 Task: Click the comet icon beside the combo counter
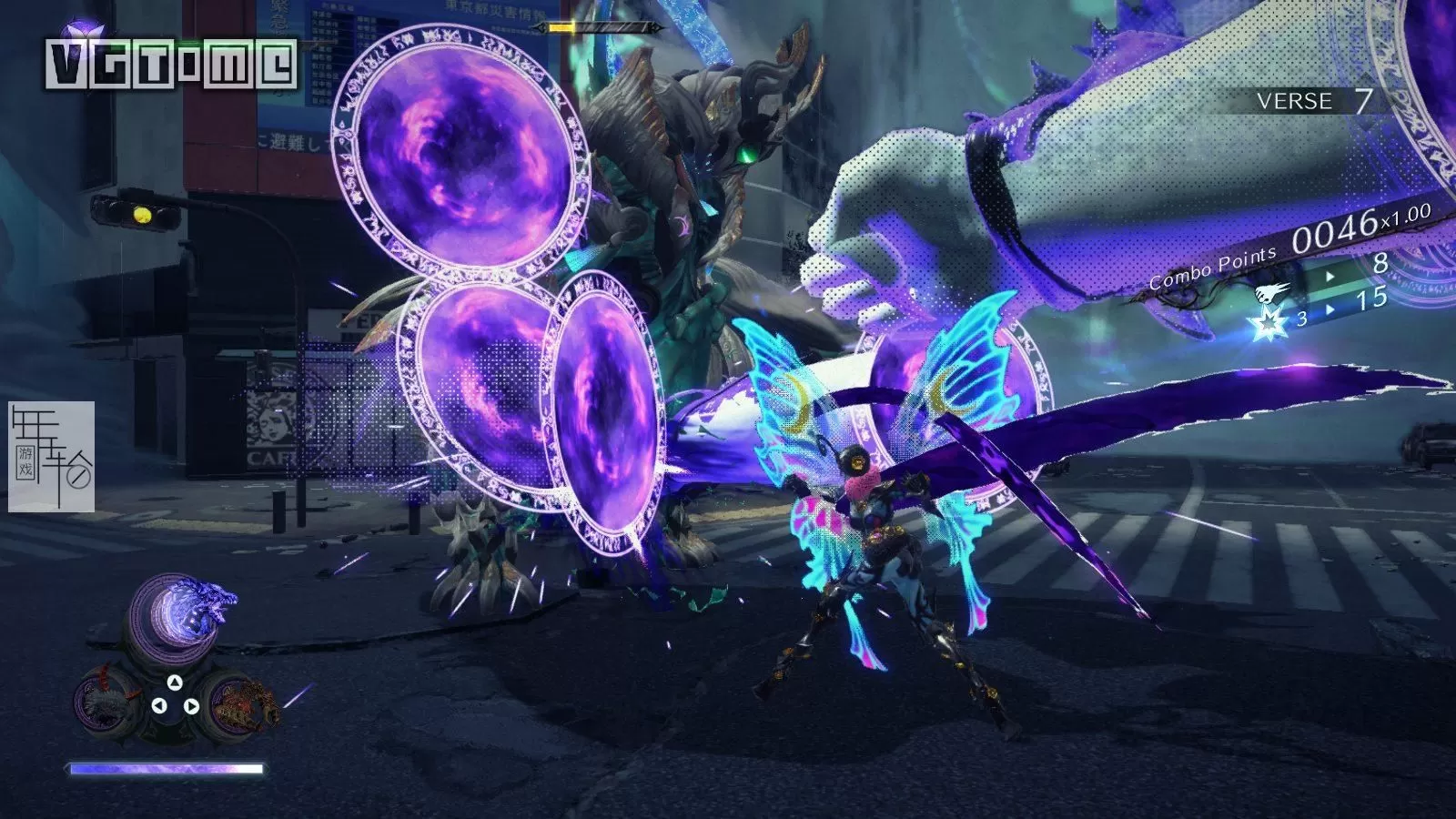point(1270,291)
